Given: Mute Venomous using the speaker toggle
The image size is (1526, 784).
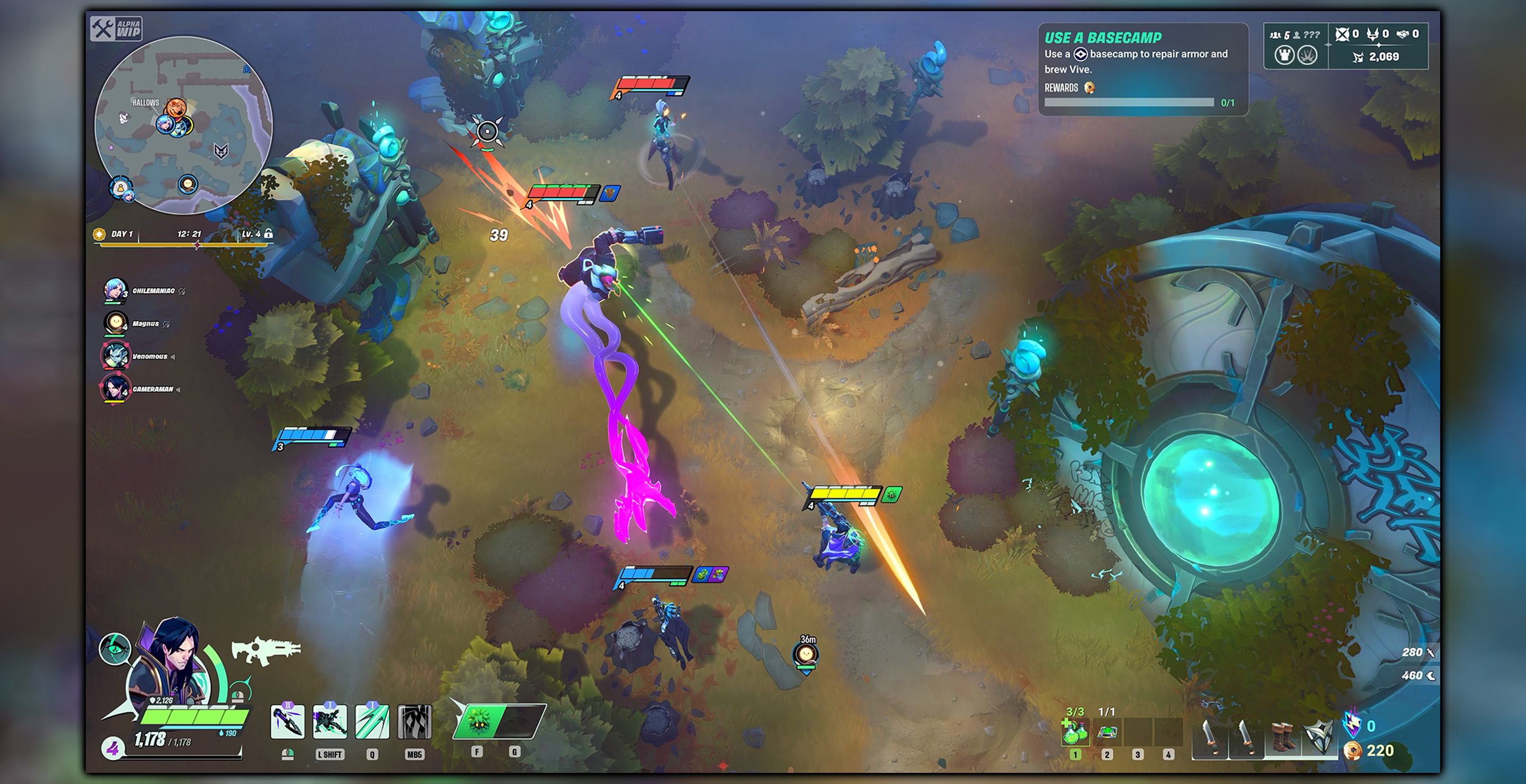Looking at the screenshot, I should [x=174, y=357].
